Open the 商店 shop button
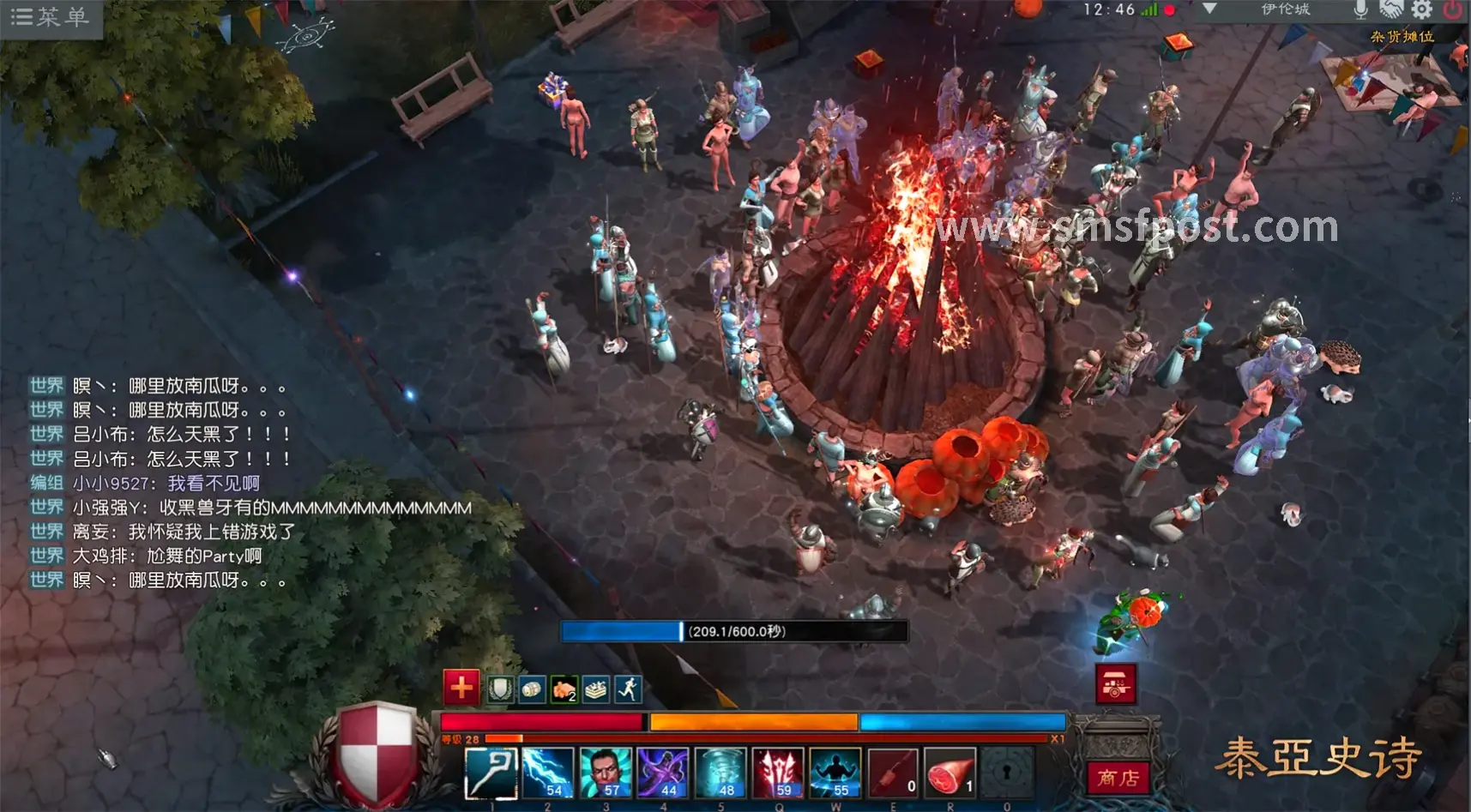 click(1117, 778)
